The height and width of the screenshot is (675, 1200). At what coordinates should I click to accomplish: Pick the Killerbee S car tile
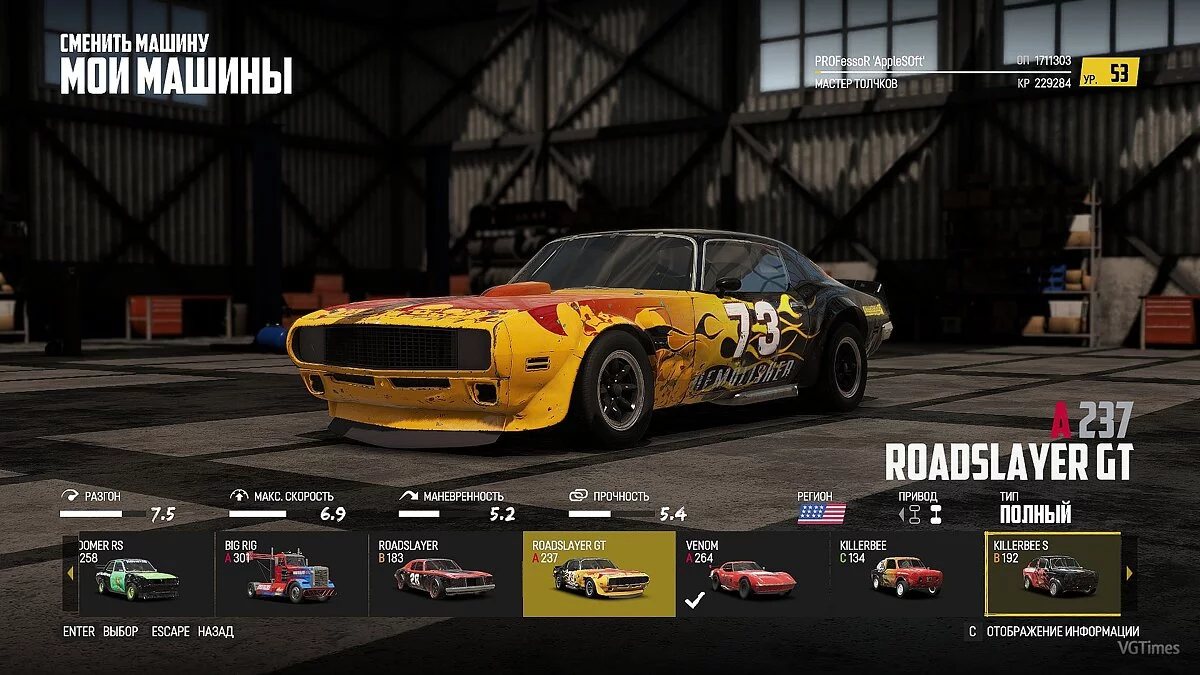point(1053,574)
